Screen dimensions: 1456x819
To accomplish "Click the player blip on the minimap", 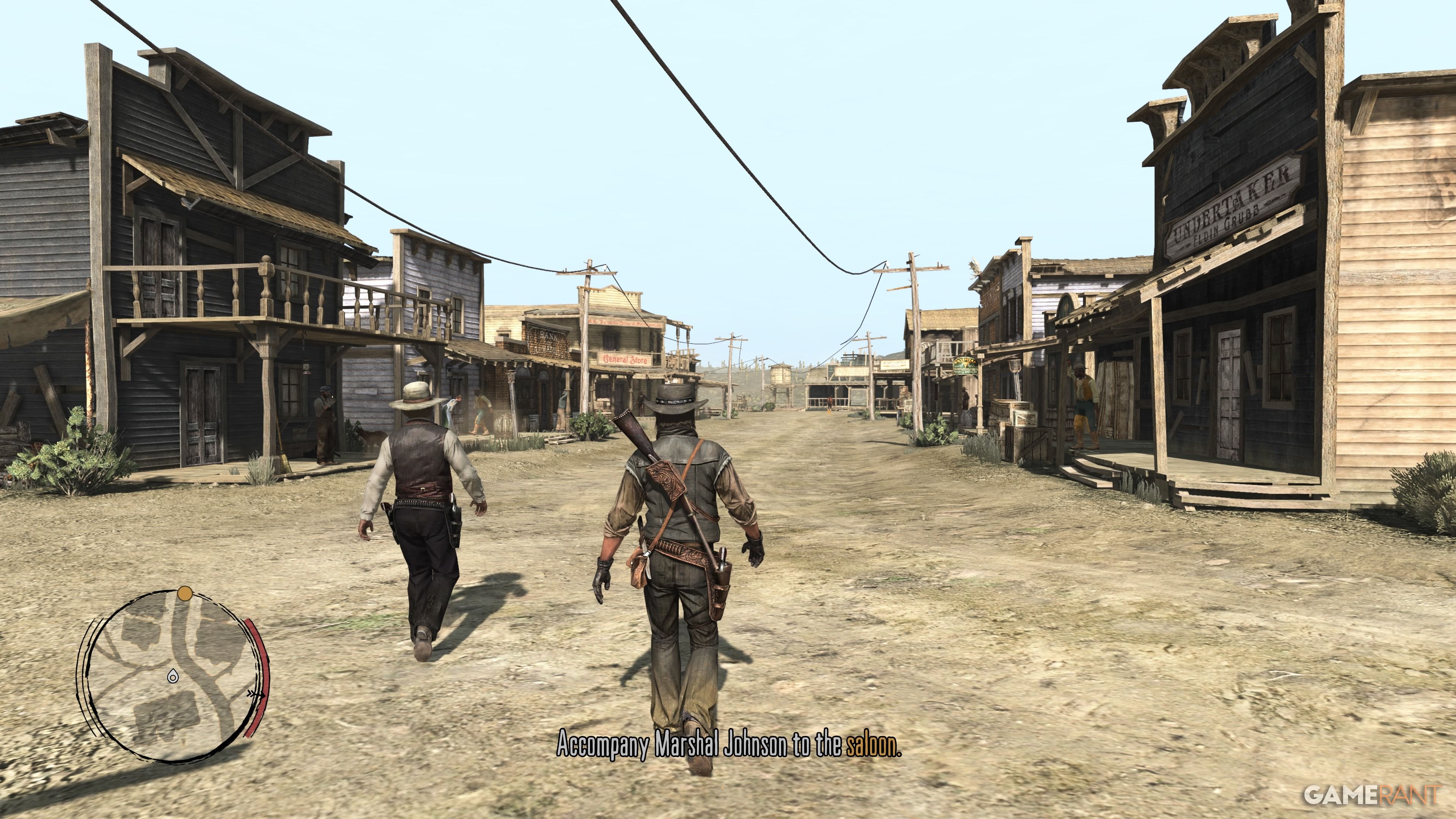I will pos(173,676).
